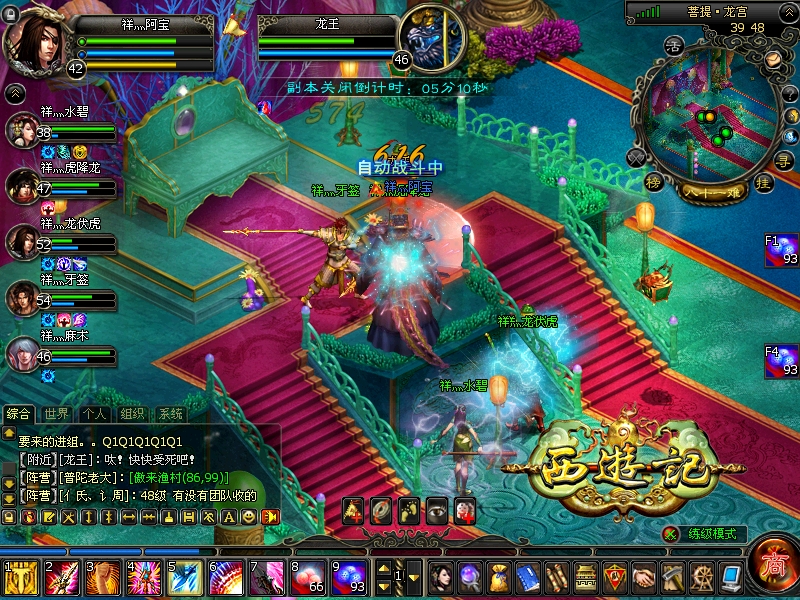Open the character portrait menu in bottom bar
This screenshot has width=800, height=600.
441,577
